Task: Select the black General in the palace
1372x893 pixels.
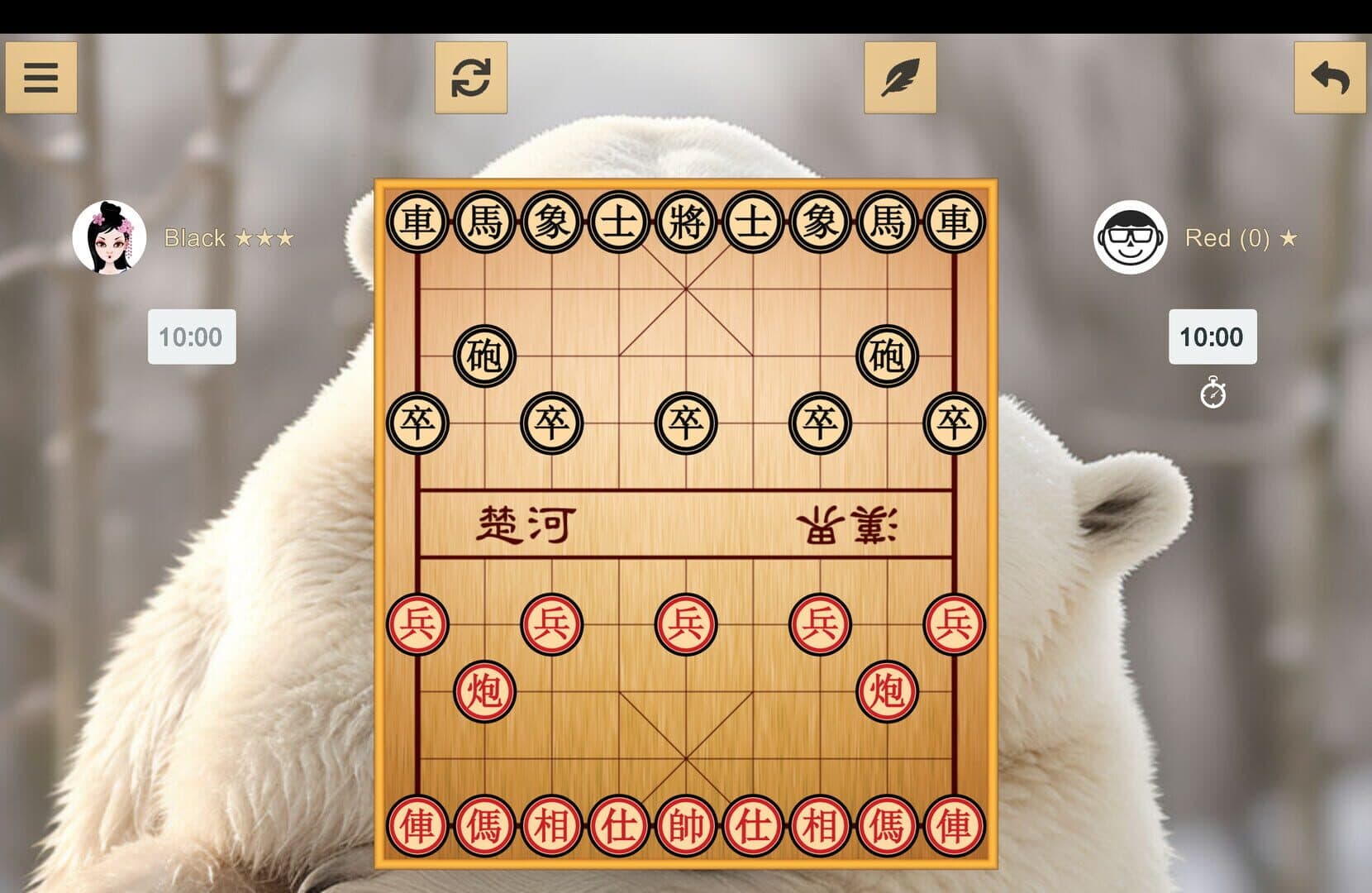Action: tap(685, 222)
